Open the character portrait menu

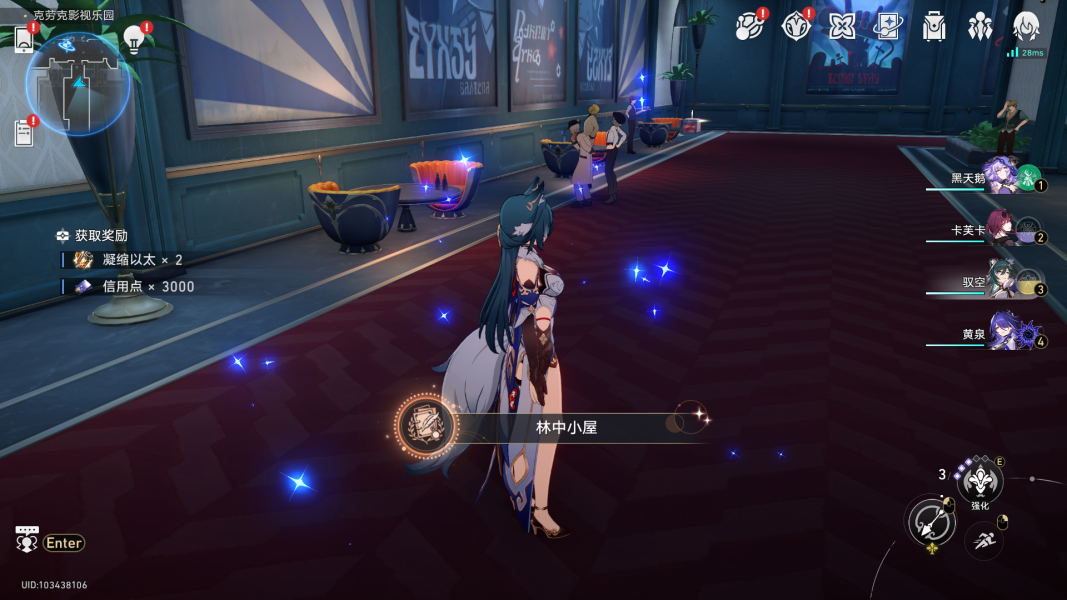(1026, 27)
